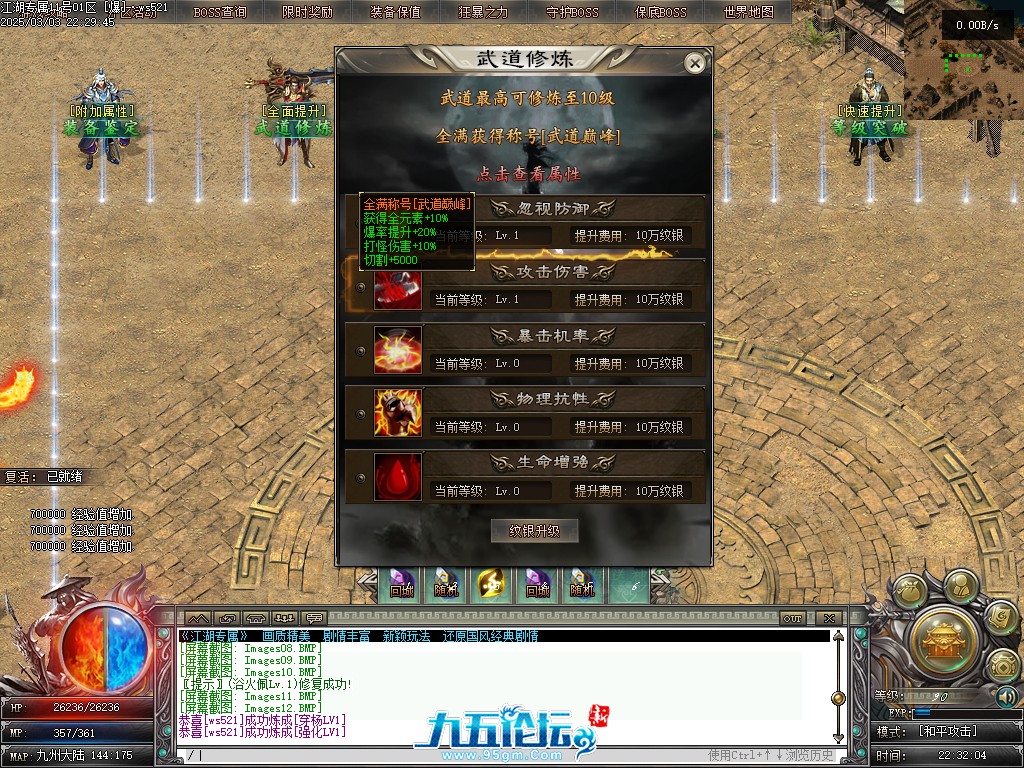This screenshot has width=1024, height=768.
Task: Click the 纹银升级 upgrade button
Action: [535, 531]
